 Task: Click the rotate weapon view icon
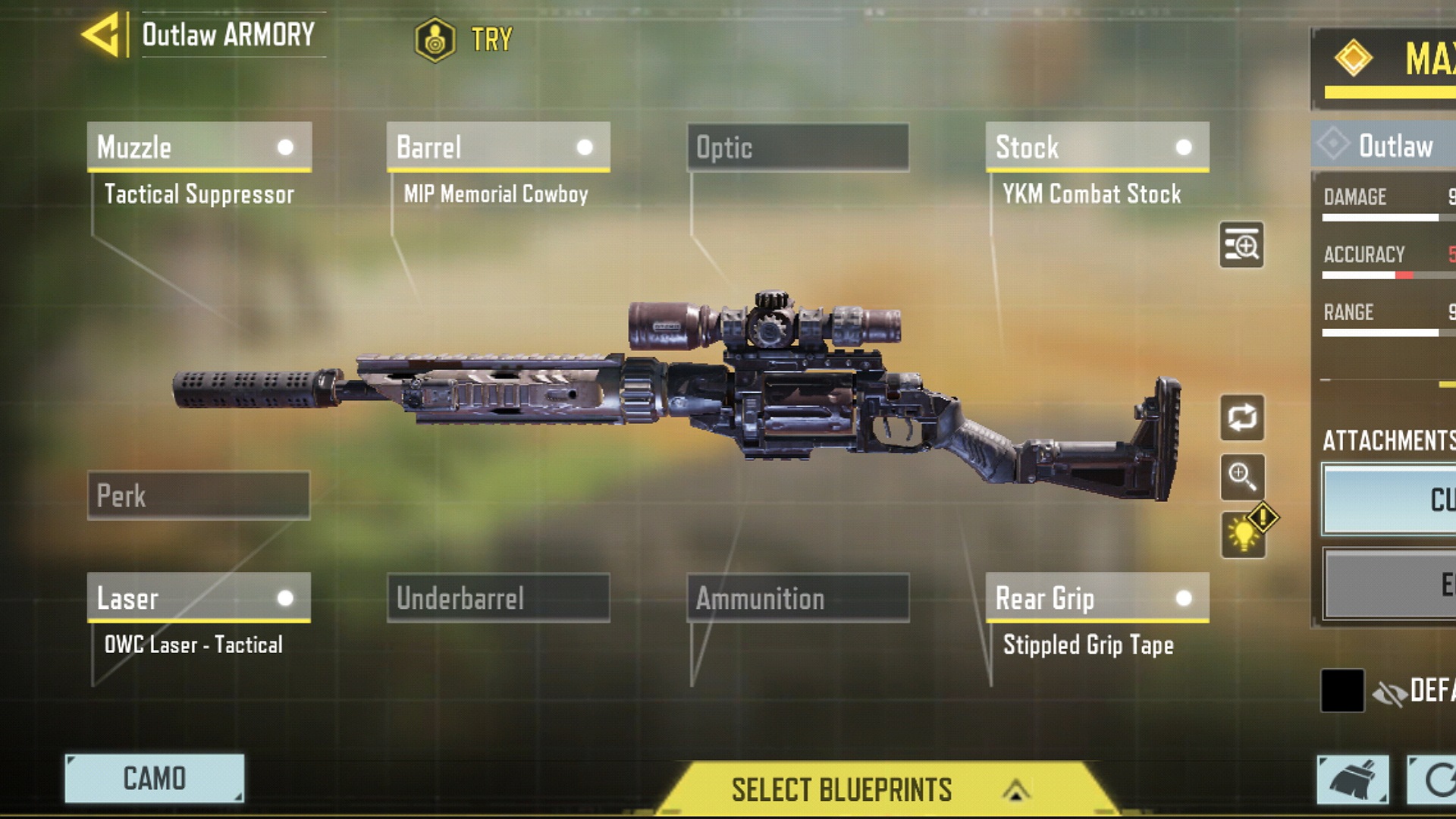1241,417
